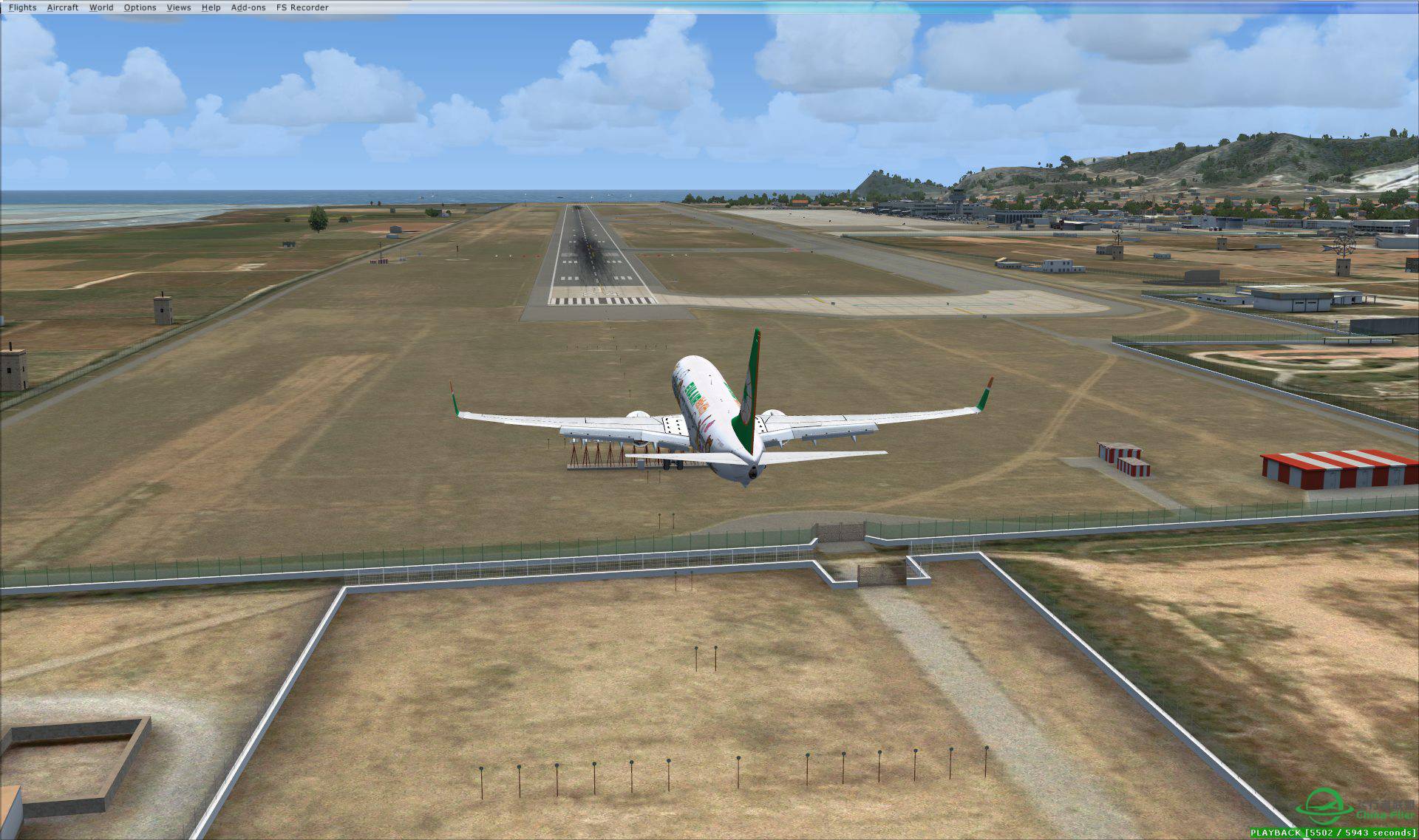Expand the Add-ons menu

coord(248,7)
